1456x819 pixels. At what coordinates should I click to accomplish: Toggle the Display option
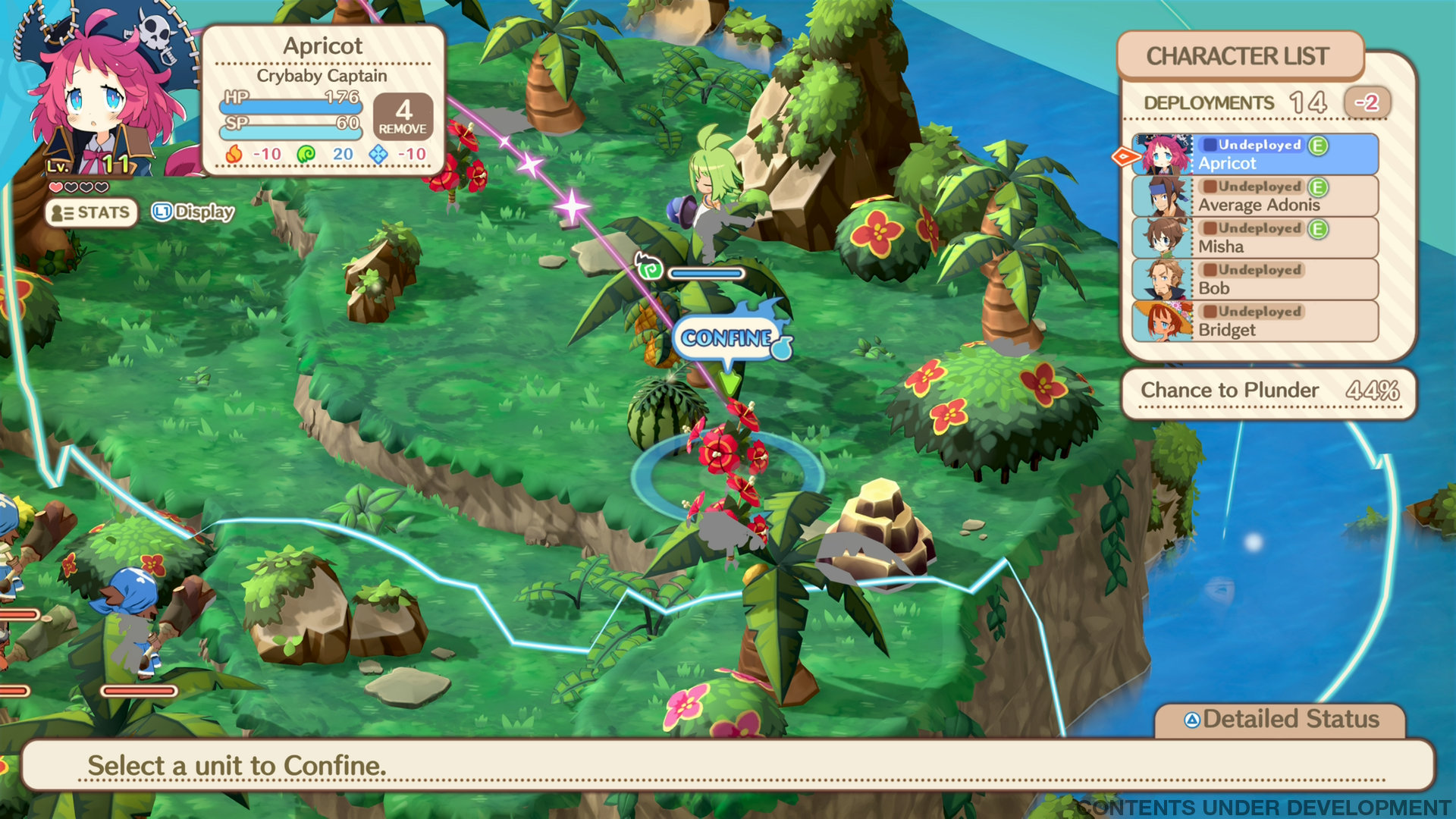tap(193, 212)
